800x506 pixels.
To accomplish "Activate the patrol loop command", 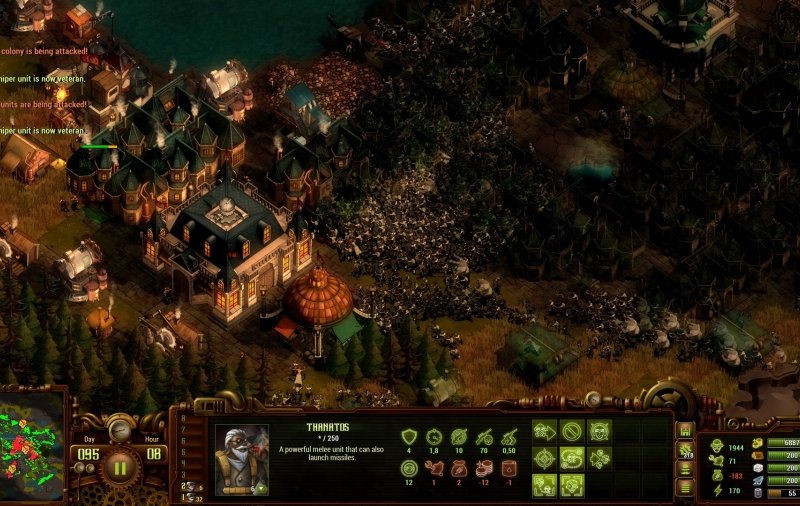I will (571, 459).
